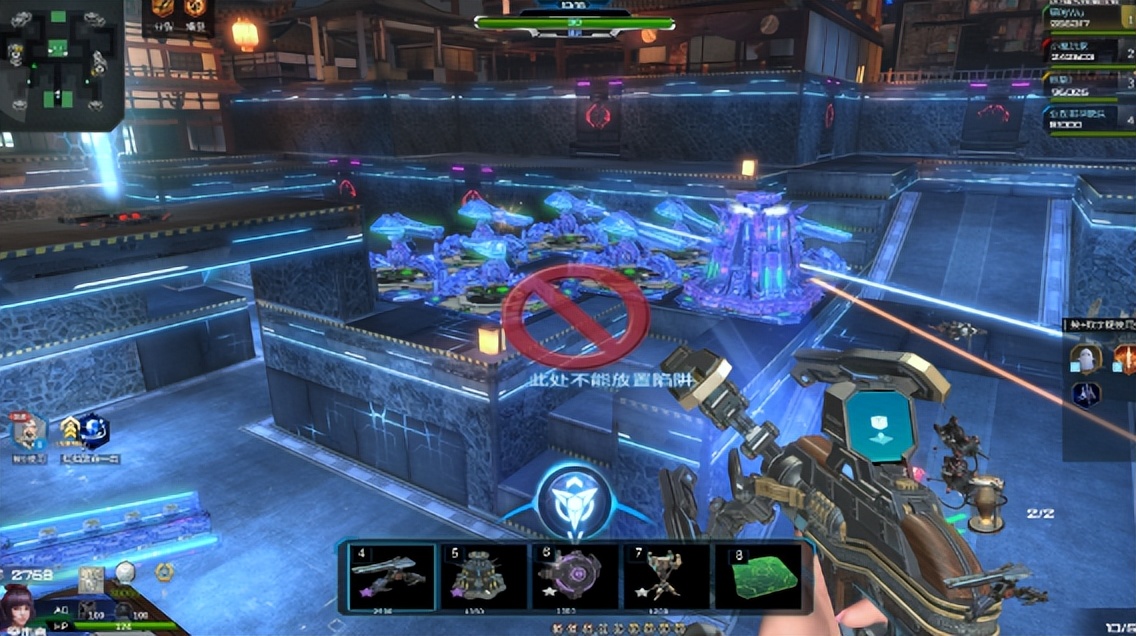The height and width of the screenshot is (636, 1136).
Task: Click the gold chevron rank badge
Action: pos(70,432)
